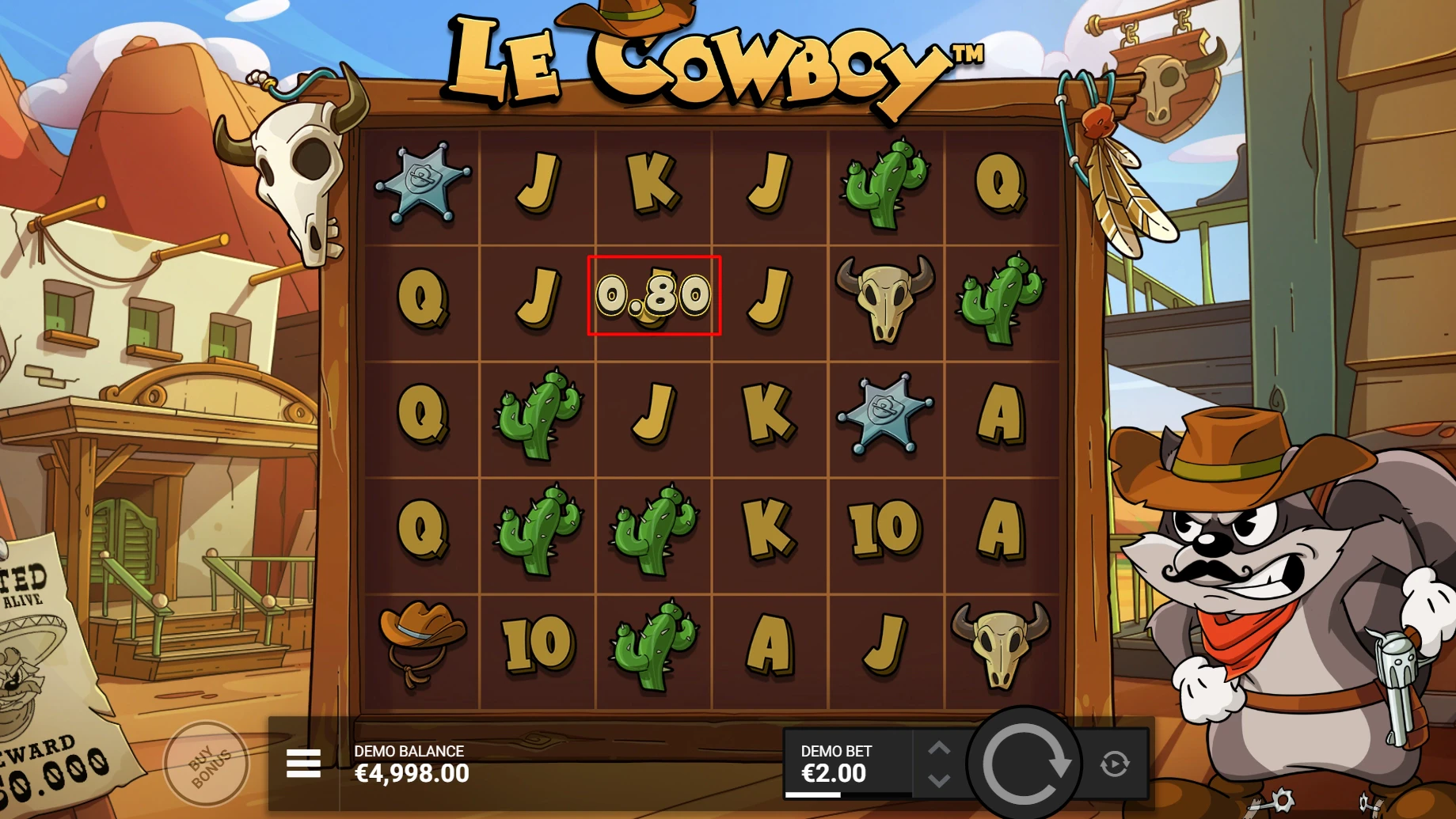Open the autoplay settings icon
1456x819 pixels.
1116,762
